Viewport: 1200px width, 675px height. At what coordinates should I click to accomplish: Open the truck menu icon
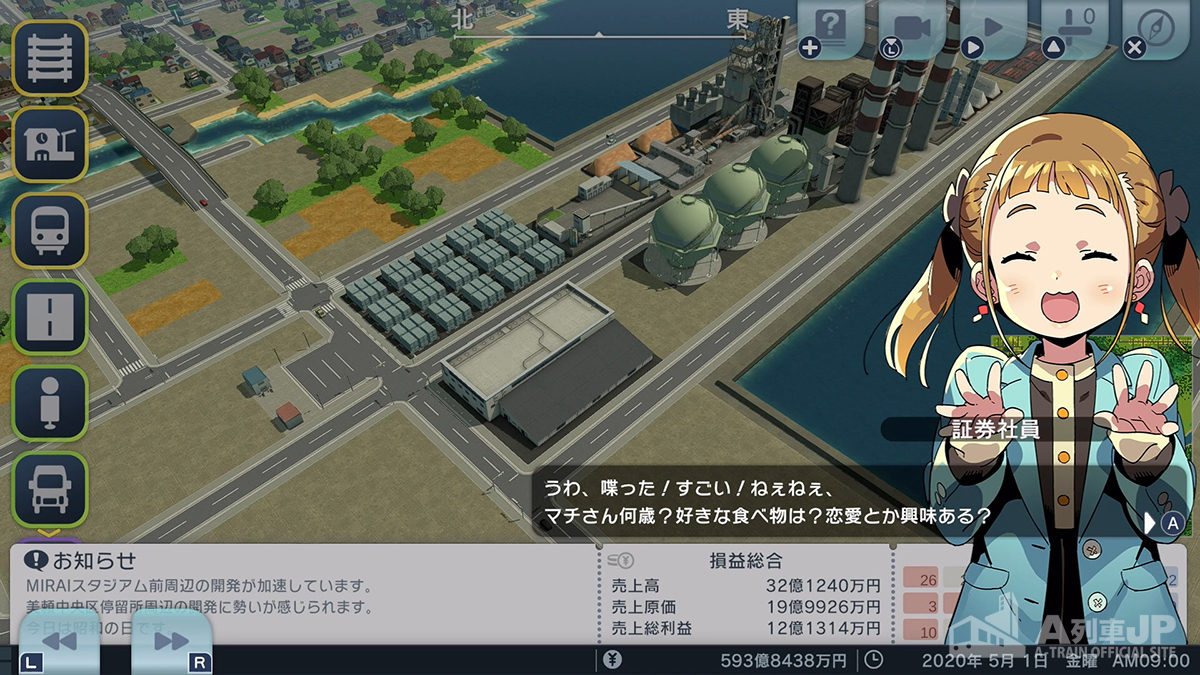click(49, 488)
